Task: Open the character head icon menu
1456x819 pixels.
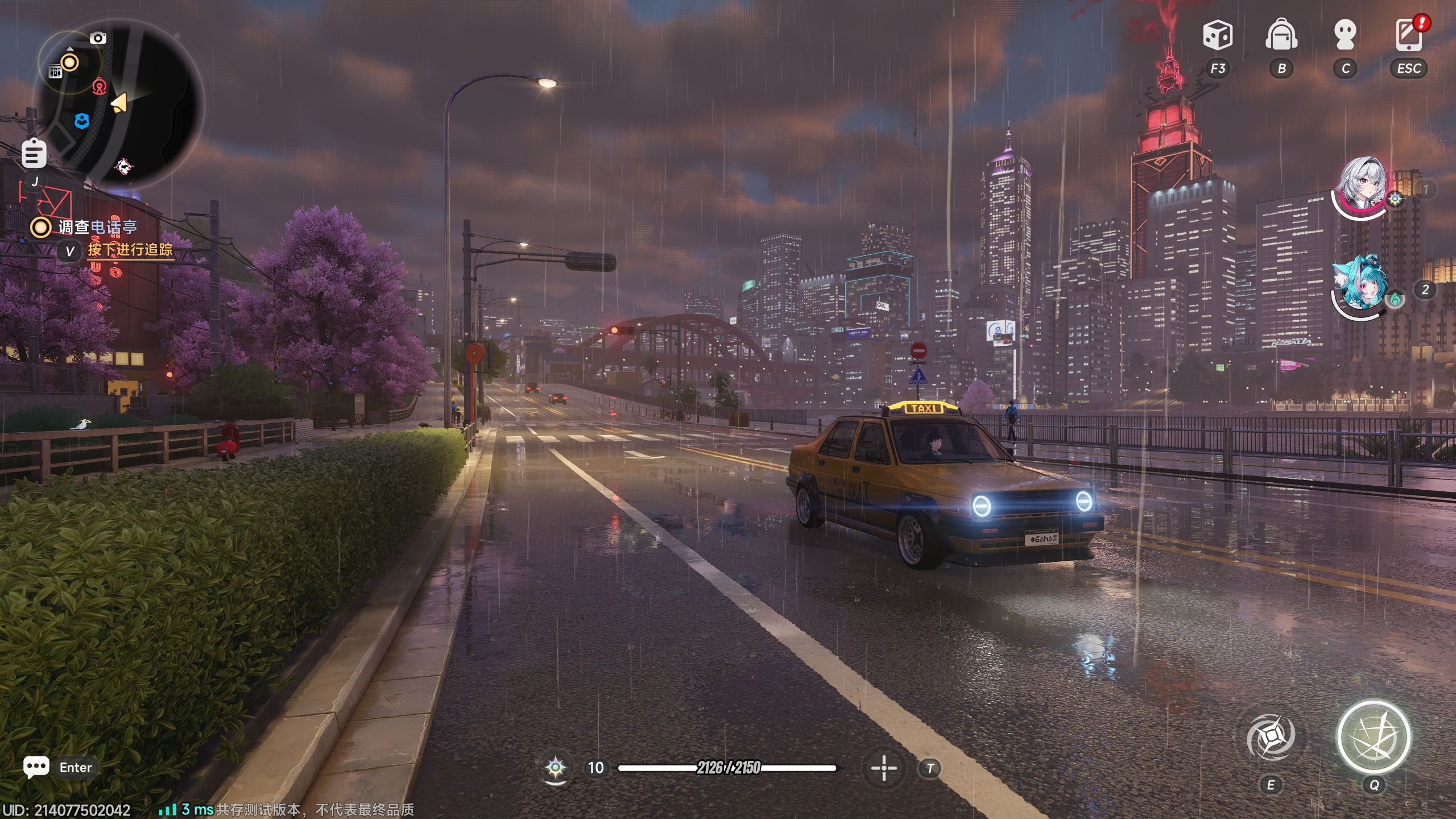Action: tap(1345, 35)
